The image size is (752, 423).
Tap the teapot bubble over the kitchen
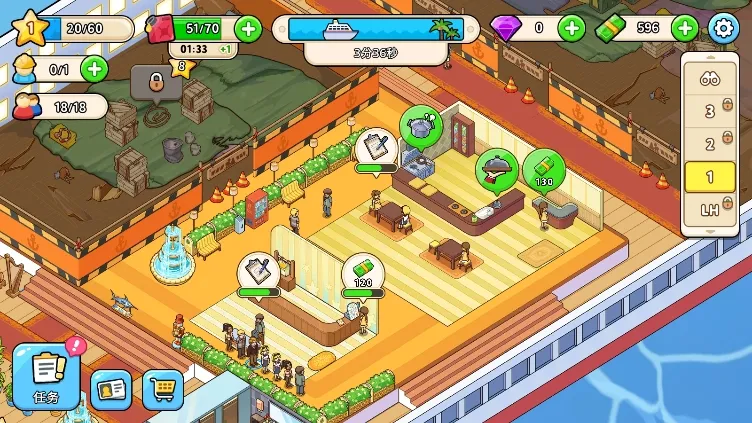click(421, 126)
